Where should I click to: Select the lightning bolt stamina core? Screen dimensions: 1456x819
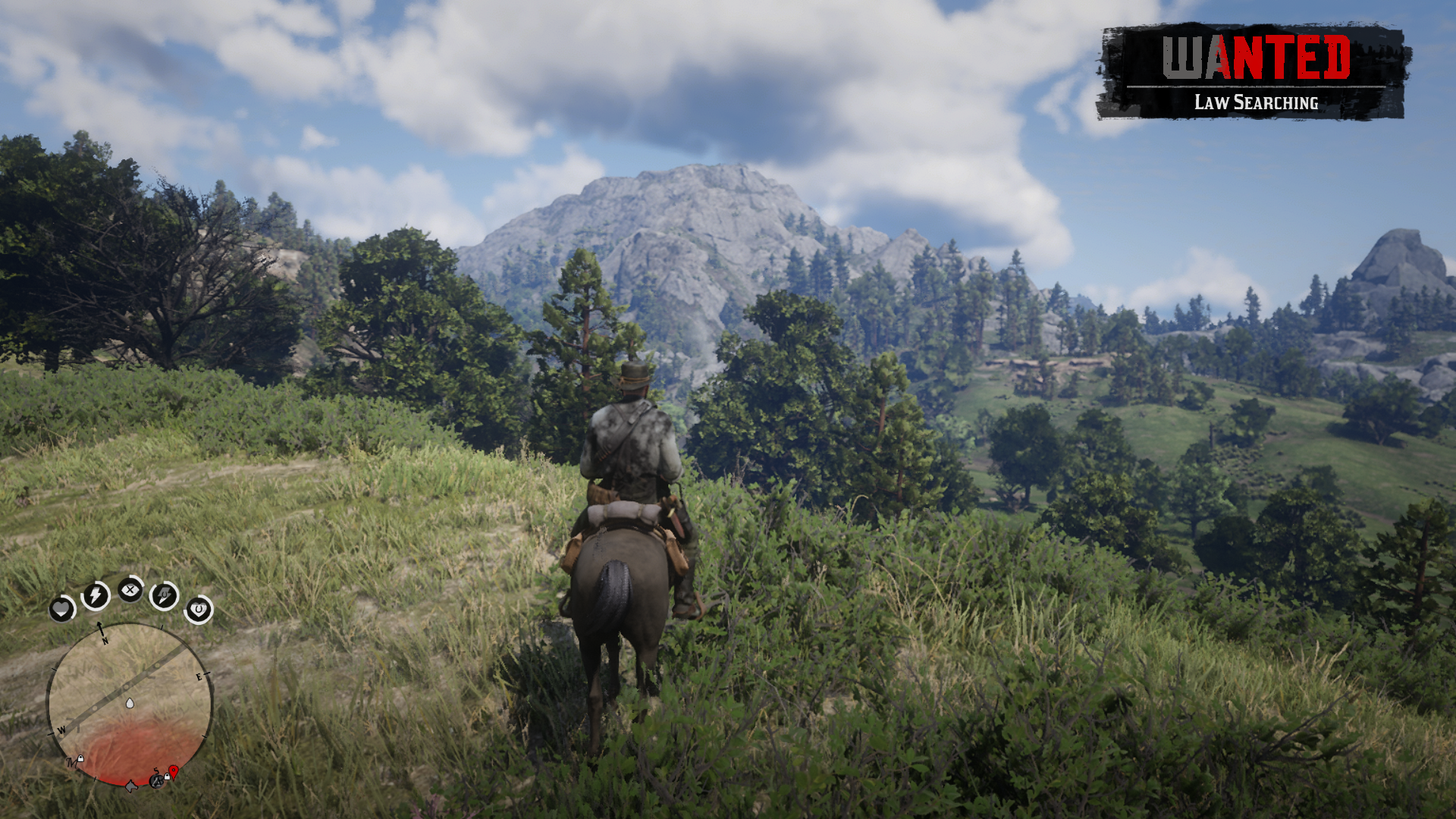[x=96, y=595]
